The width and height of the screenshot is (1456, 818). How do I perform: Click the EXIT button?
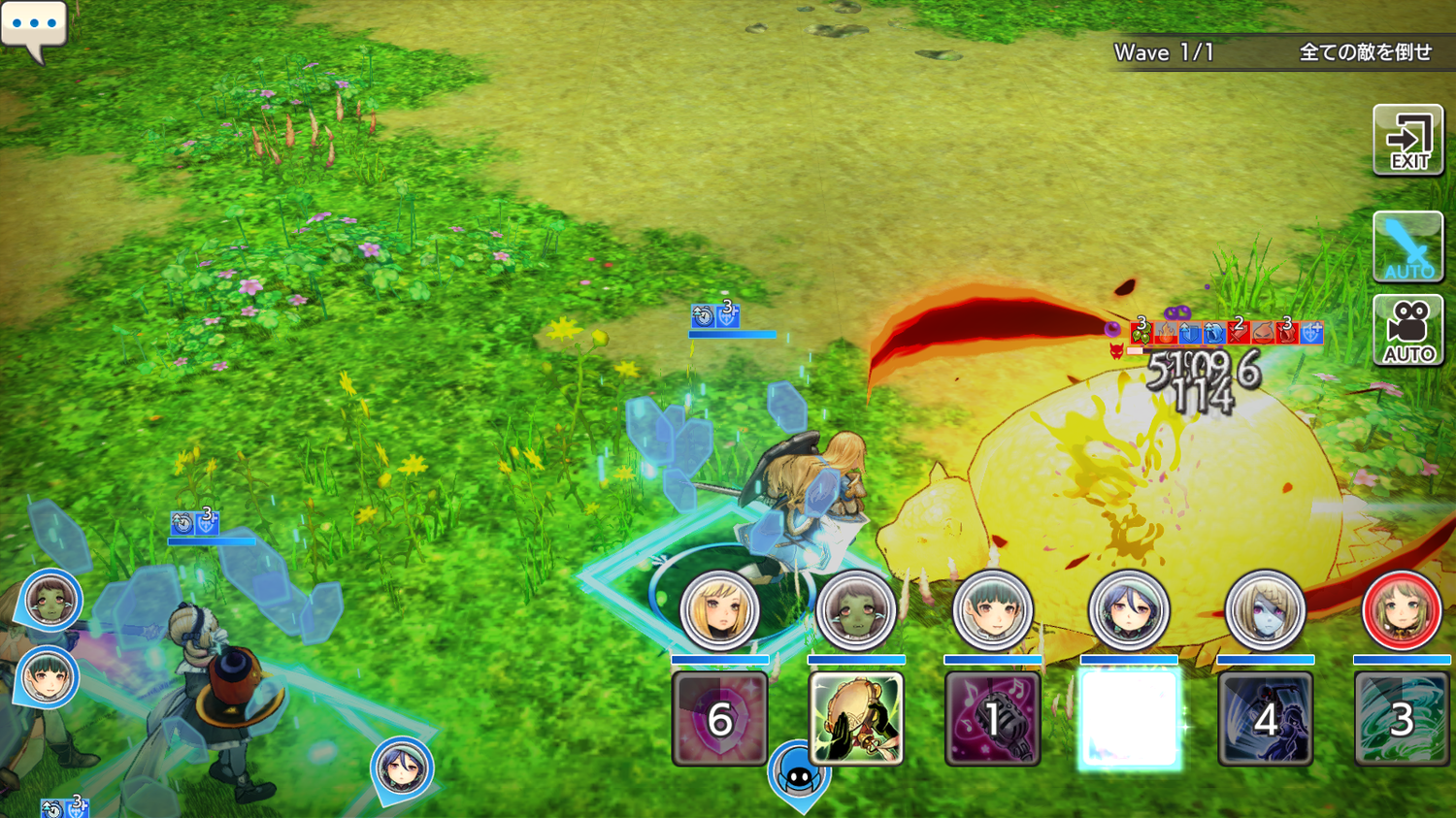(1407, 142)
